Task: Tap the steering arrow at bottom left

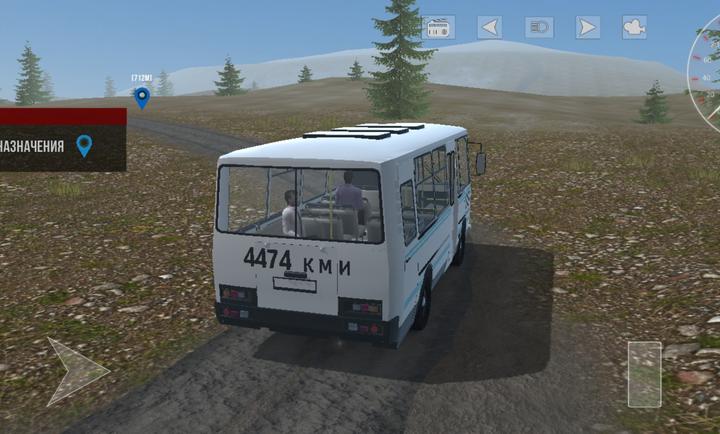Action: 75,371
